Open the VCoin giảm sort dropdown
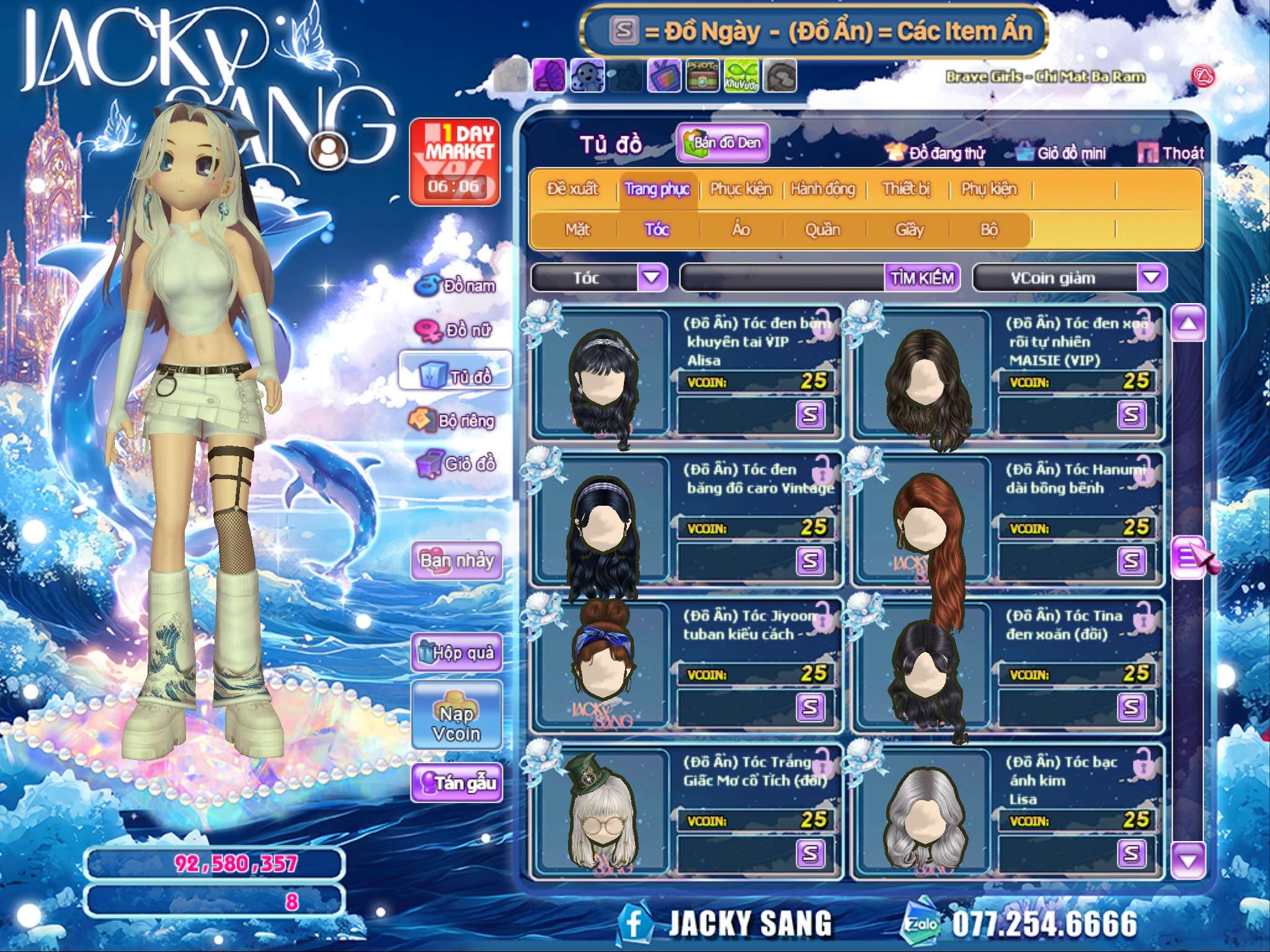This screenshot has height=952, width=1270. pos(1151,277)
